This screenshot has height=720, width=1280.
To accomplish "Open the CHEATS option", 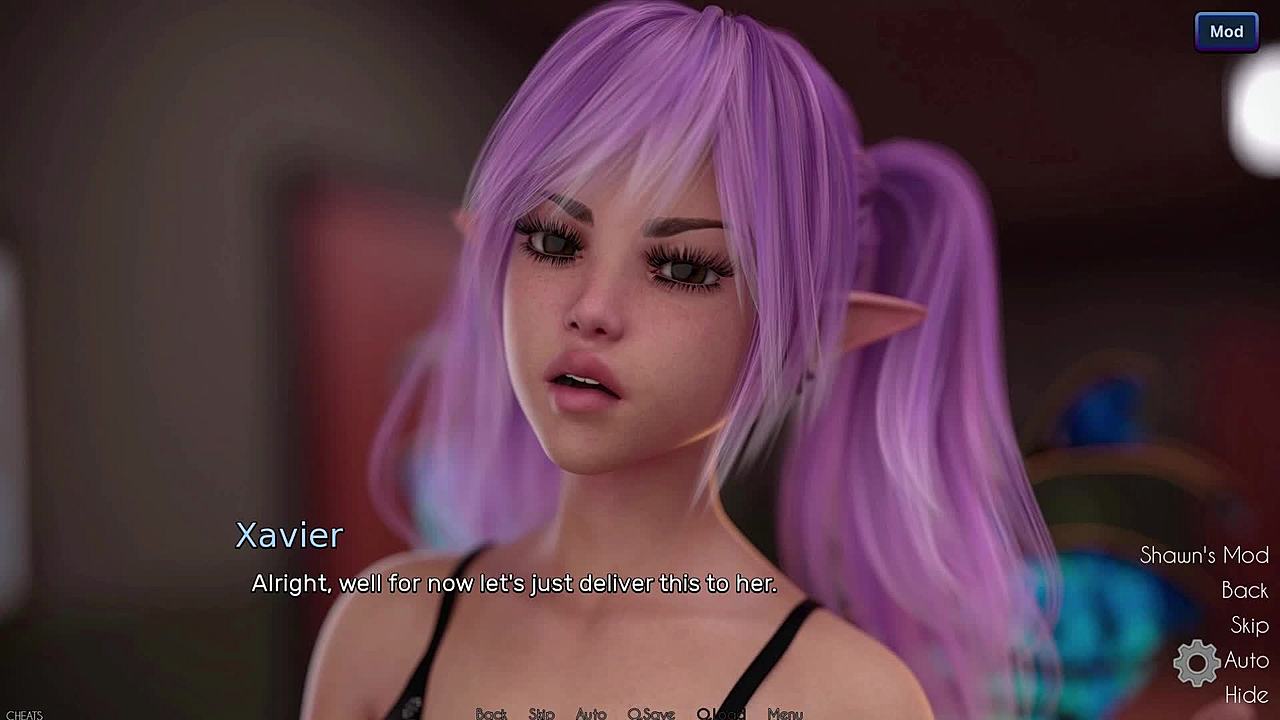I will [x=24, y=715].
